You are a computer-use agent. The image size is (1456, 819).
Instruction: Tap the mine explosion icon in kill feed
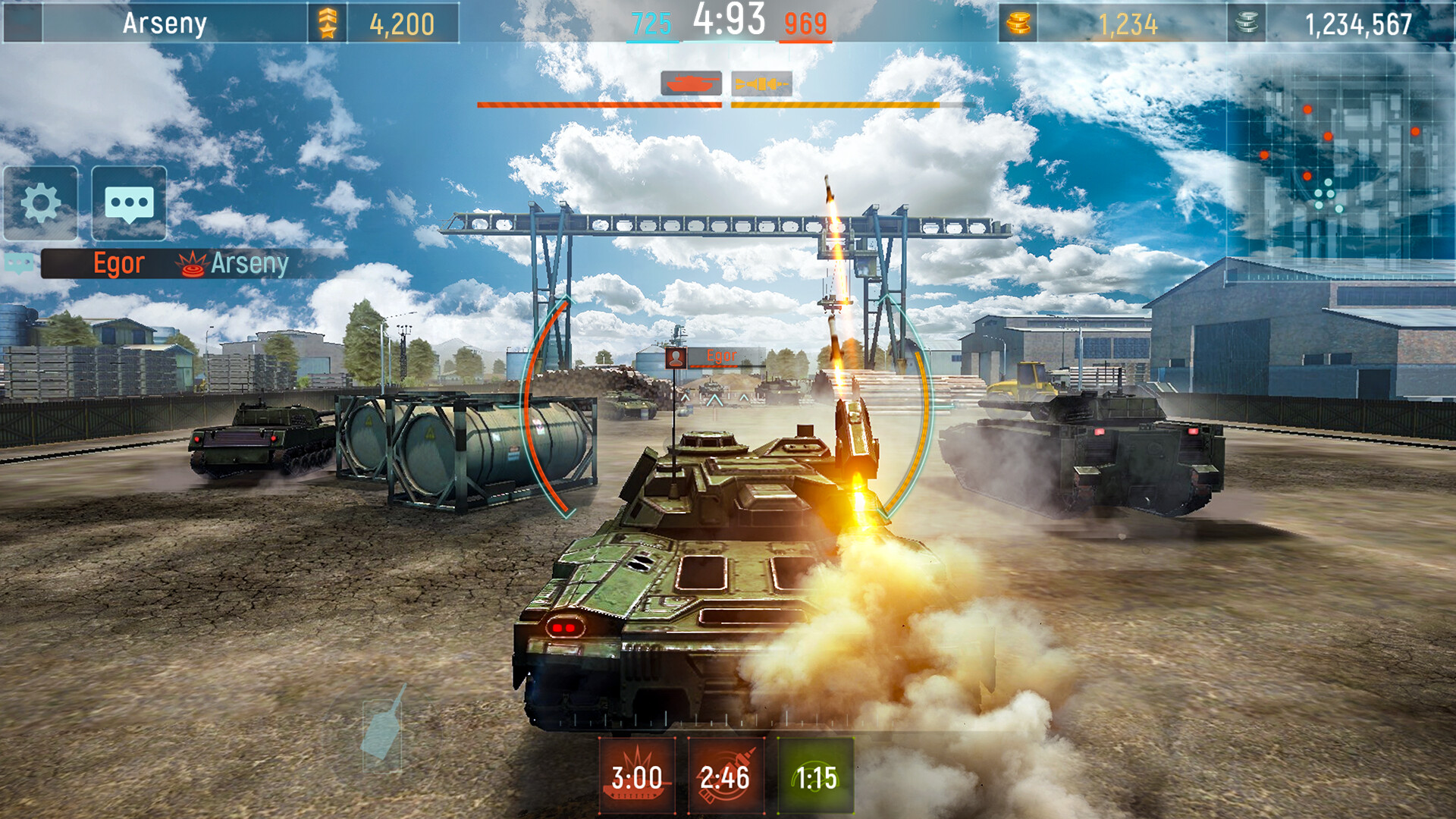(x=191, y=265)
